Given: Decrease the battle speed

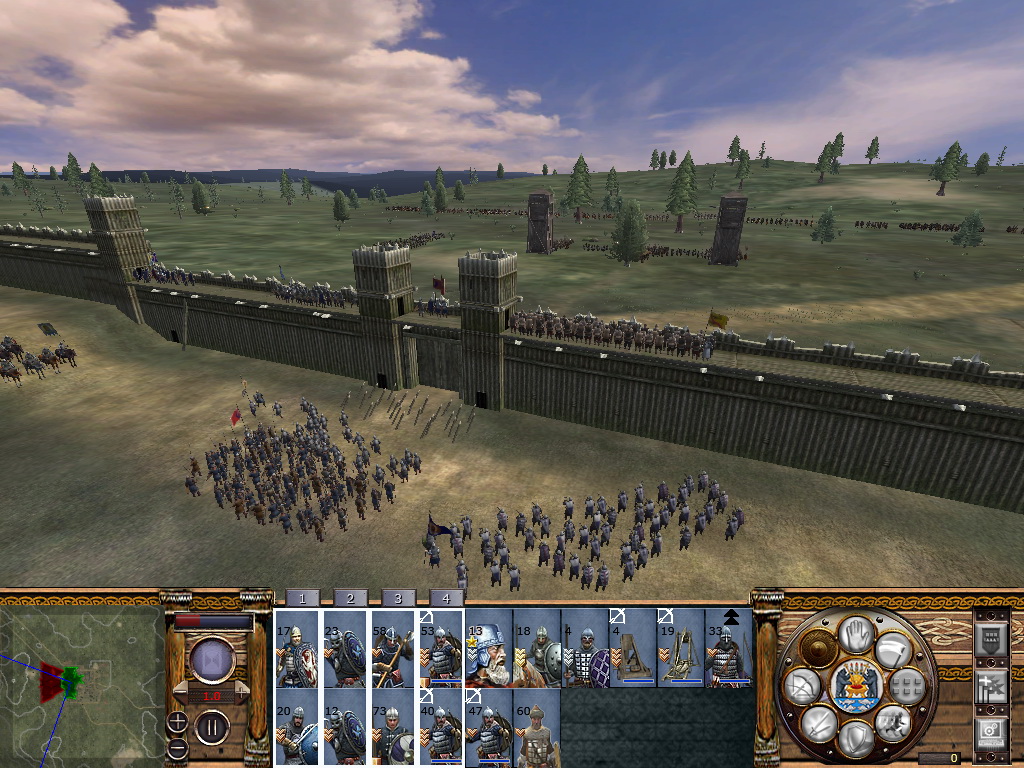Looking at the screenshot, I should point(179,691).
